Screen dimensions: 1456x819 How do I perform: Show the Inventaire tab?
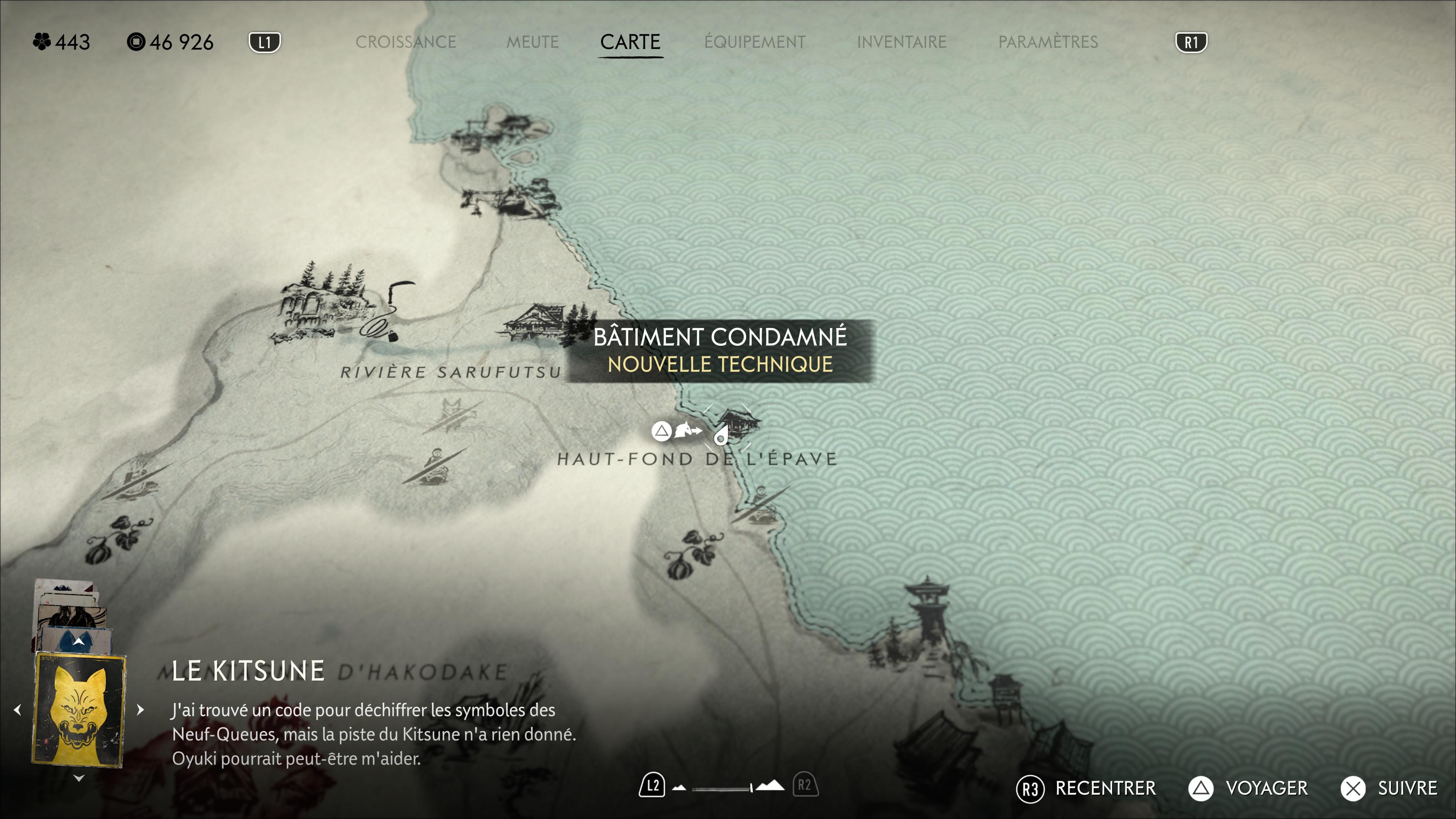(901, 42)
